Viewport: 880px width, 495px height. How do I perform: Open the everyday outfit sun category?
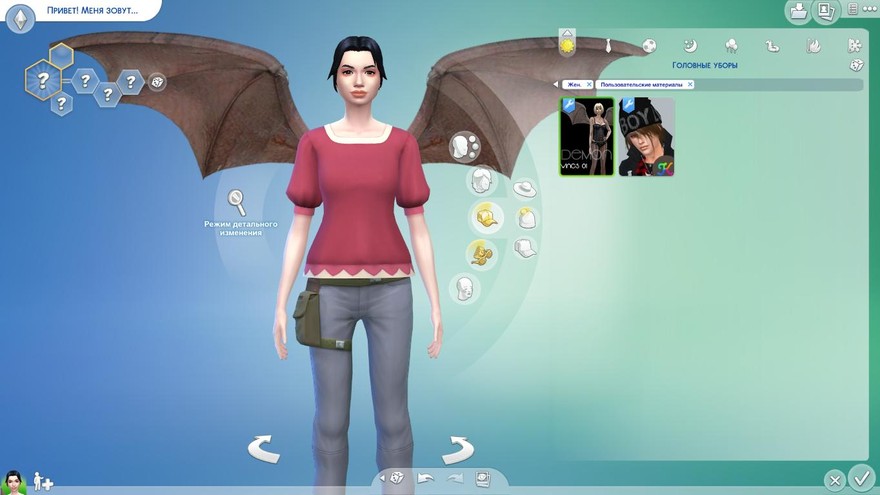568,45
